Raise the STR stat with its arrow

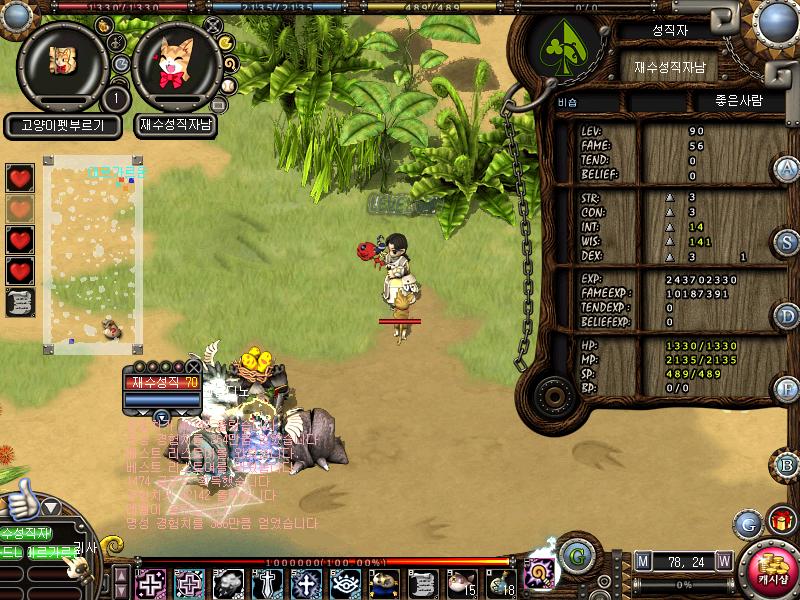pyautogui.click(x=670, y=198)
